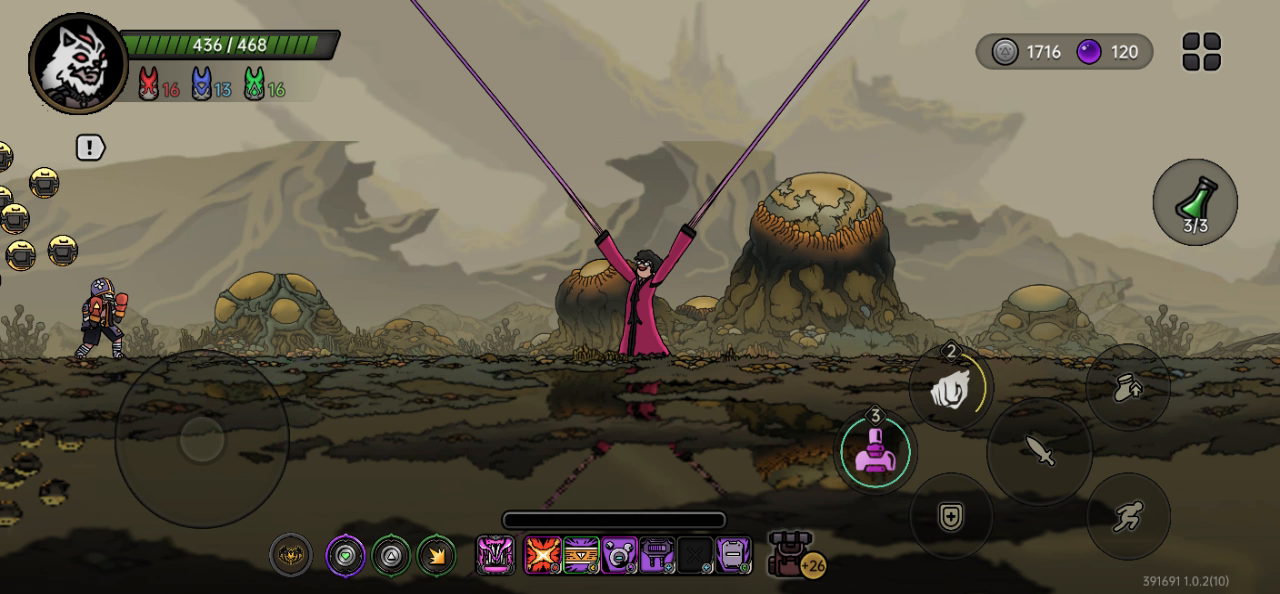Click the purple orb currency counter
The height and width of the screenshot is (594, 1280).
click(1108, 52)
